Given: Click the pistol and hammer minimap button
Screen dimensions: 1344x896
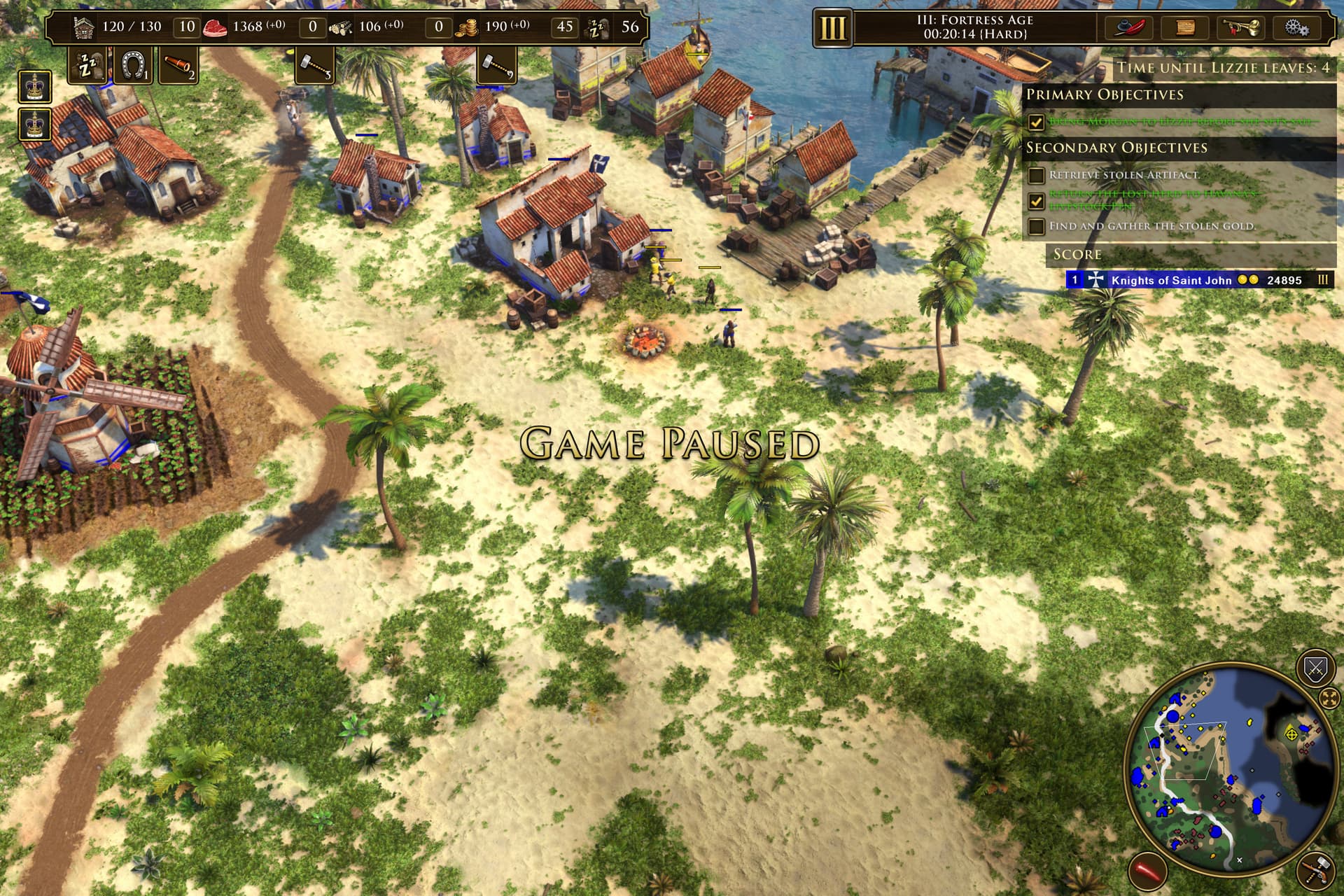Looking at the screenshot, I should point(1316,871).
